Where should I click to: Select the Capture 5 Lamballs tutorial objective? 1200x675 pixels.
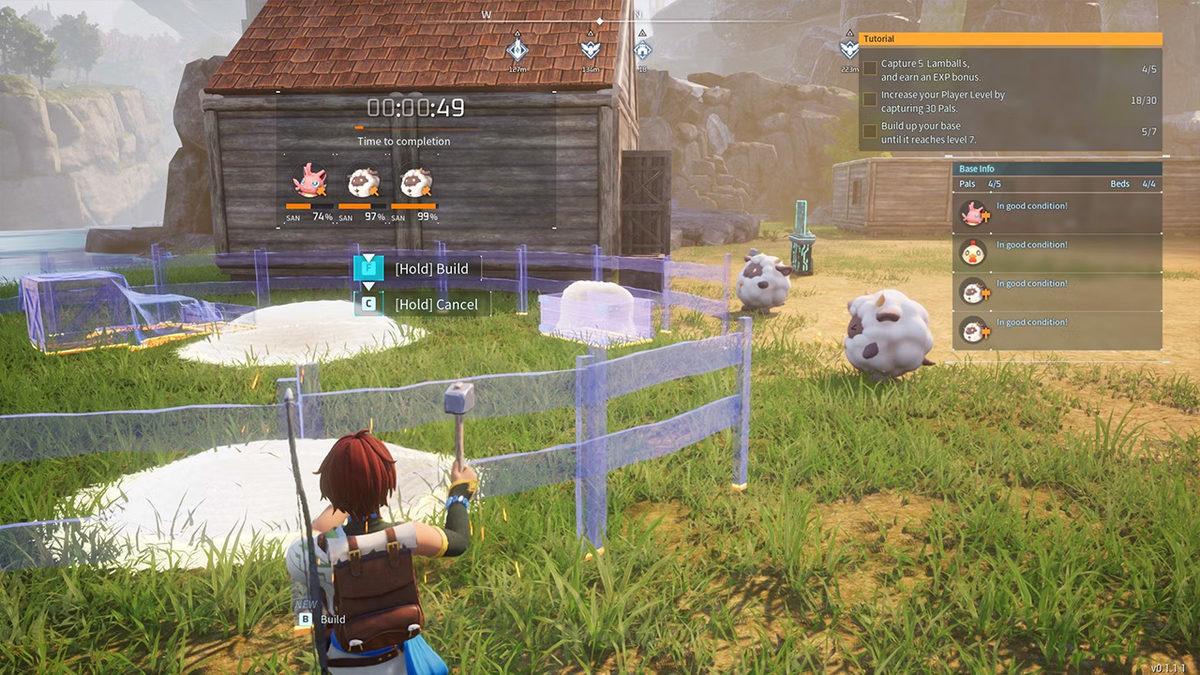(1010, 70)
